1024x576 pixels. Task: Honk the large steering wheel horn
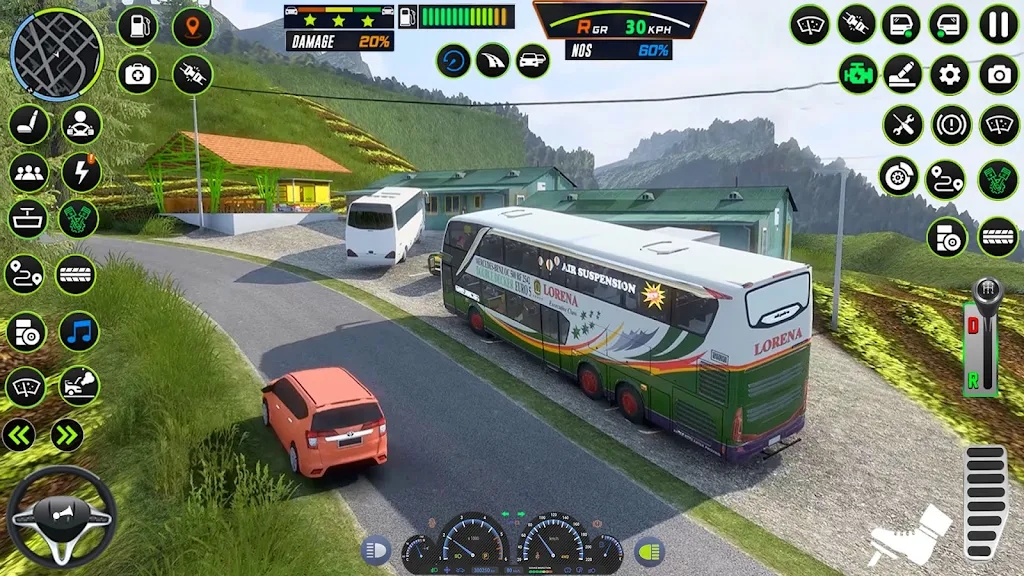pyautogui.click(x=61, y=517)
